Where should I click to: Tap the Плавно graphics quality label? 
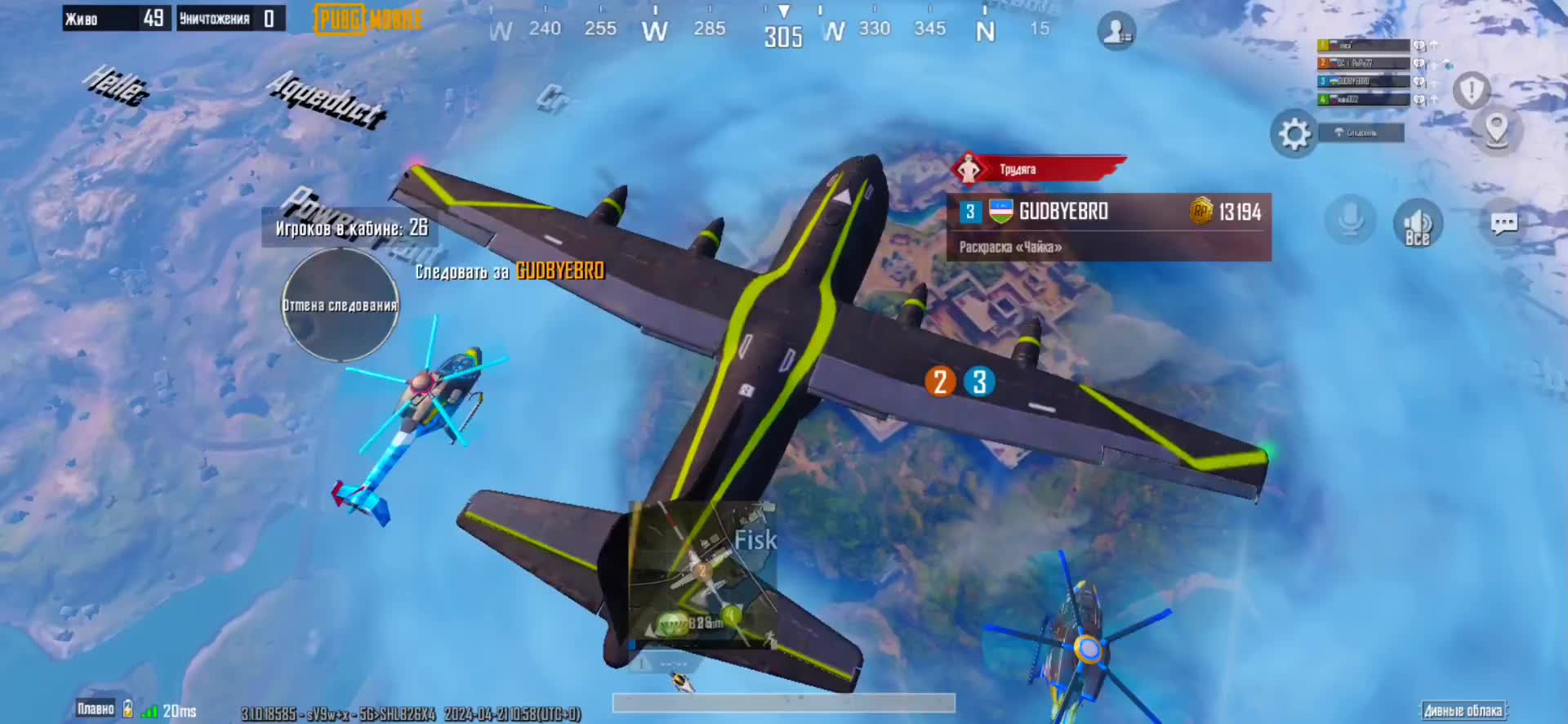(96, 708)
